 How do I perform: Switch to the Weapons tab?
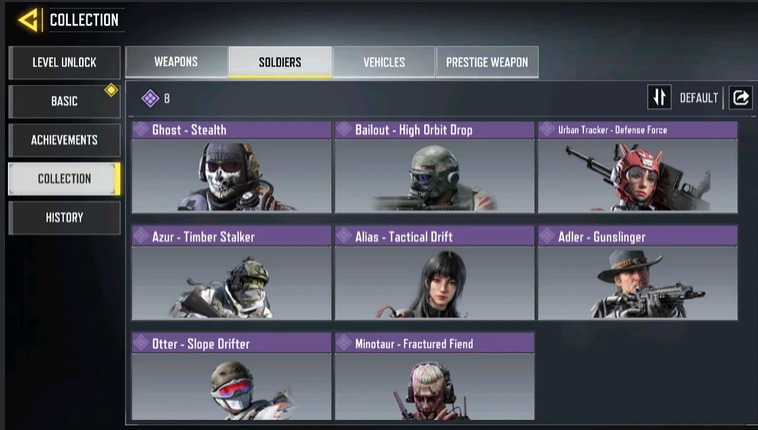176,62
